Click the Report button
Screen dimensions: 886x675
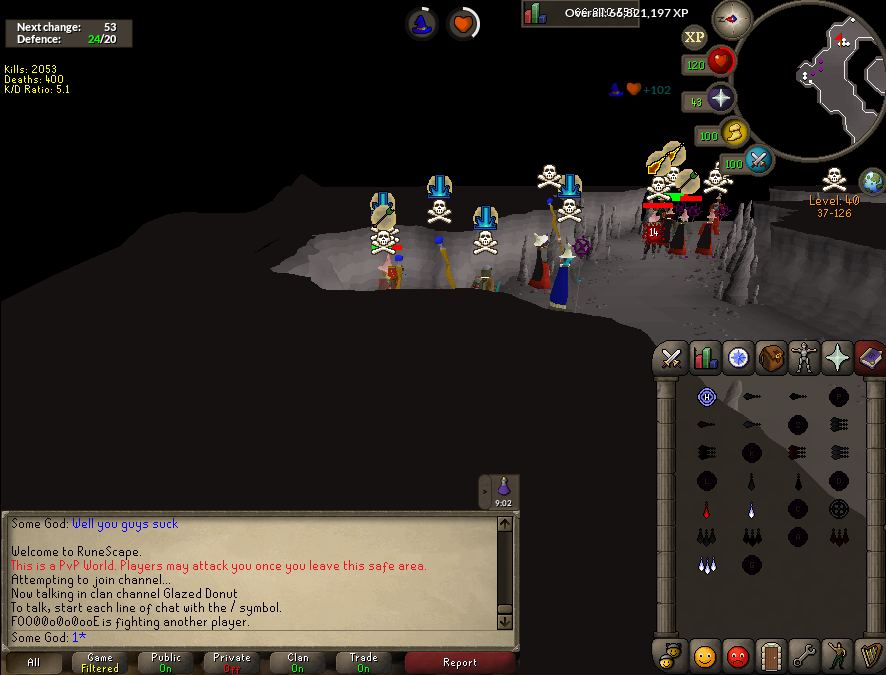[x=459, y=663]
